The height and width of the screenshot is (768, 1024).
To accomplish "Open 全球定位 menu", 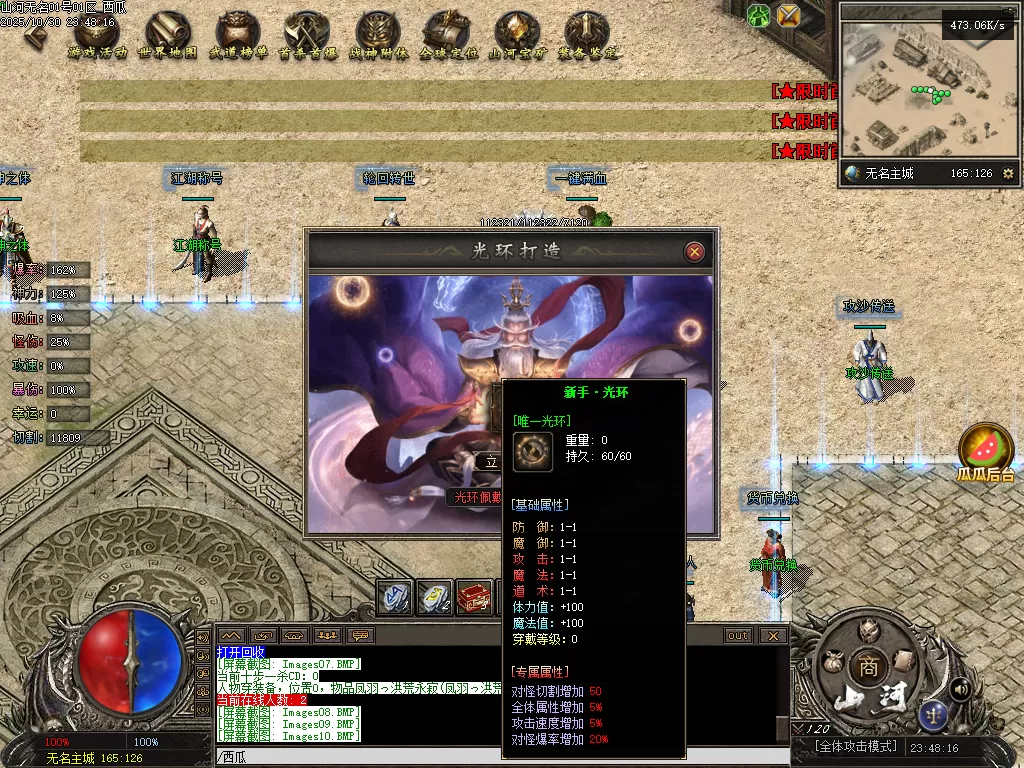I will [448, 35].
